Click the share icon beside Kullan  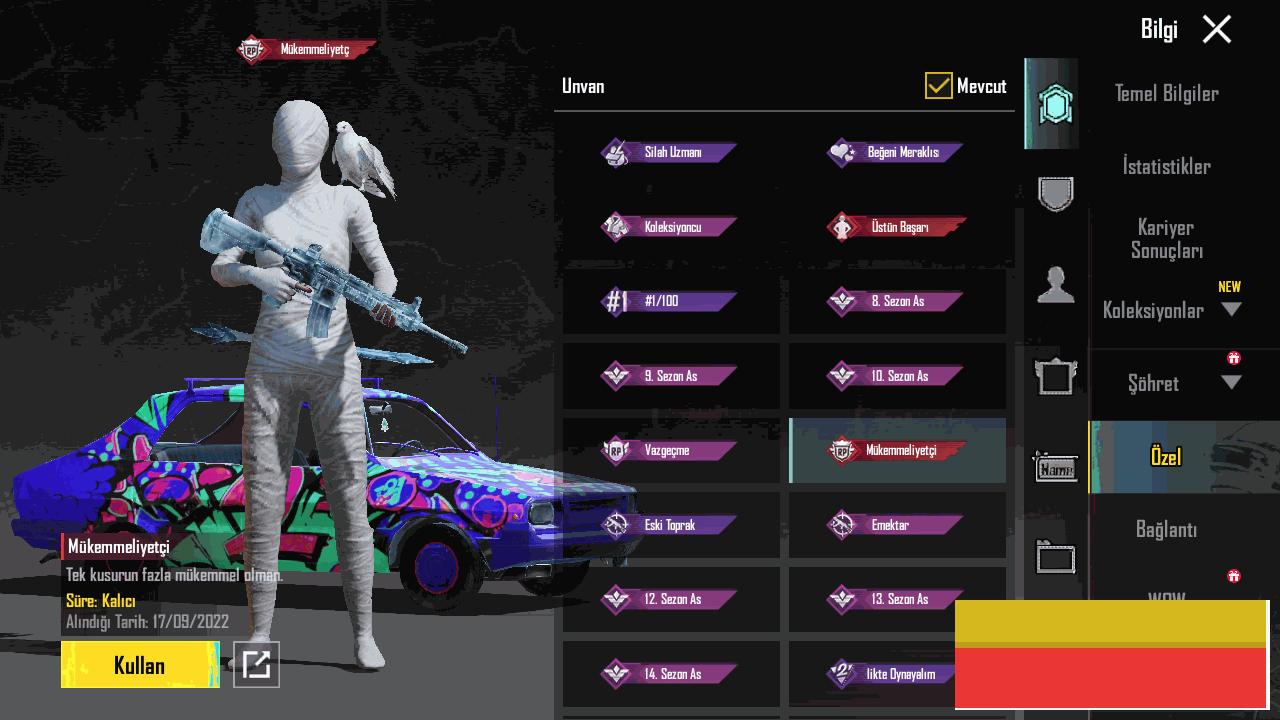256,664
